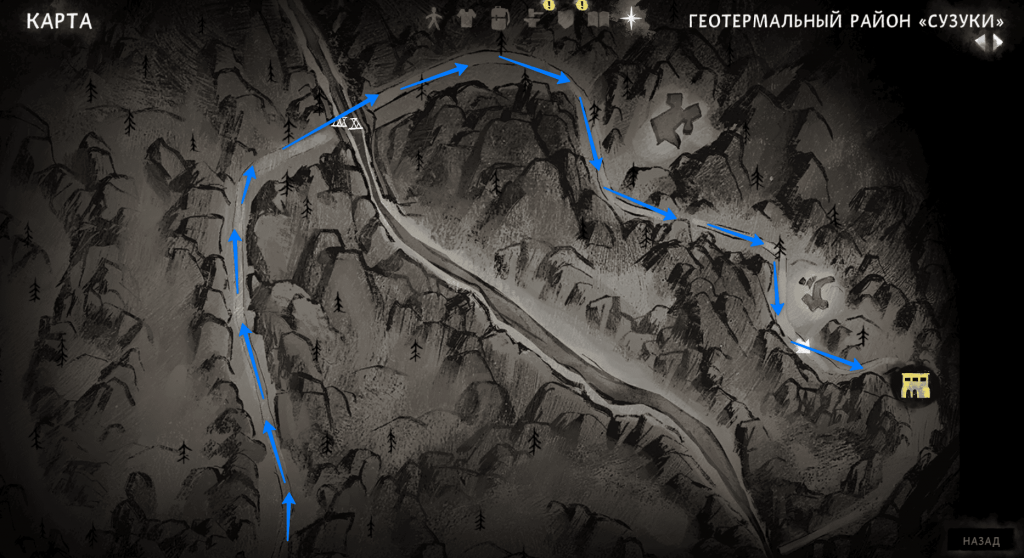The image size is (1024, 558).
Task: Select the map tab star icon
Action: (x=631, y=18)
